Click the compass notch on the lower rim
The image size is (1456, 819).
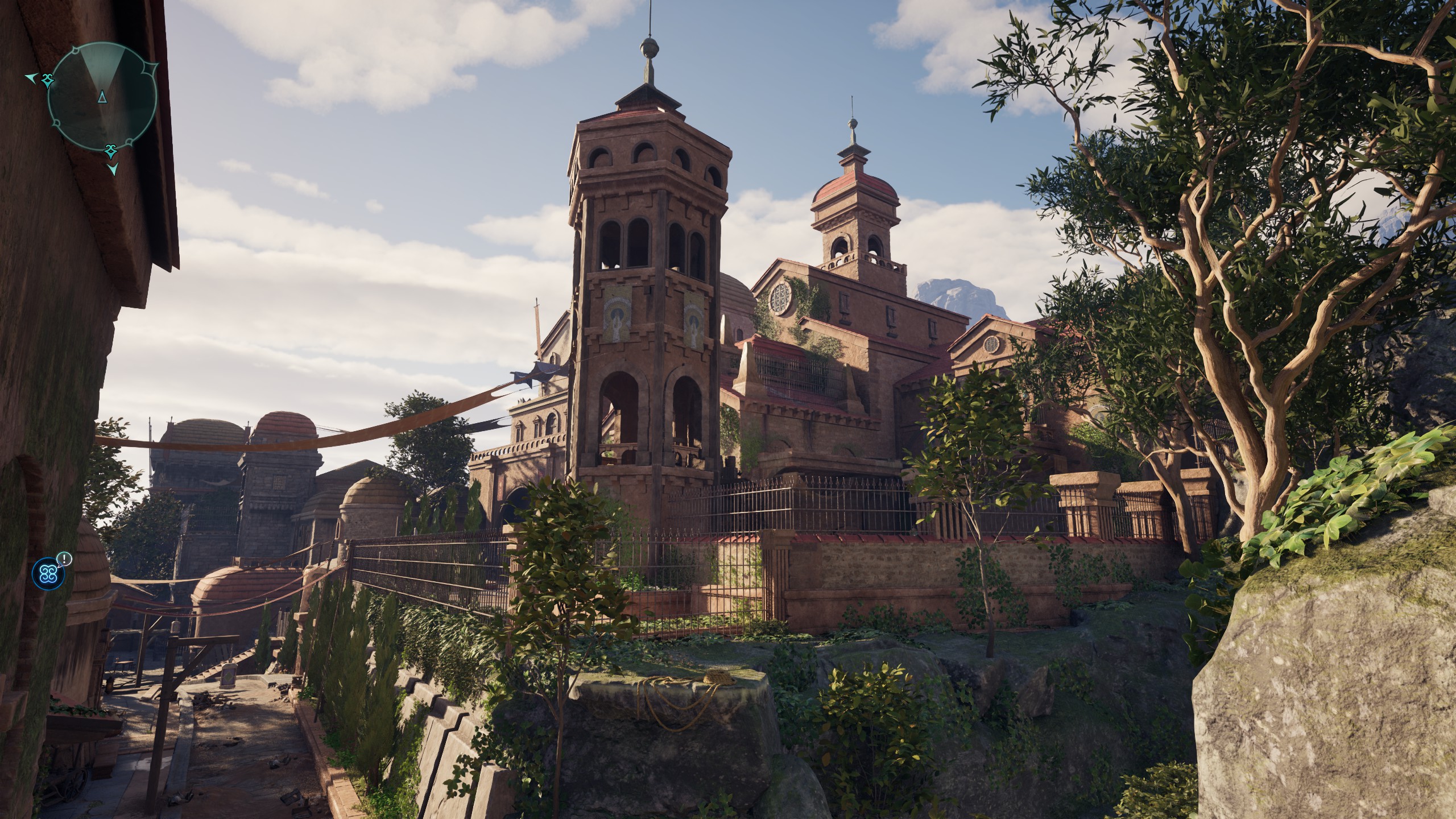(57, 123)
